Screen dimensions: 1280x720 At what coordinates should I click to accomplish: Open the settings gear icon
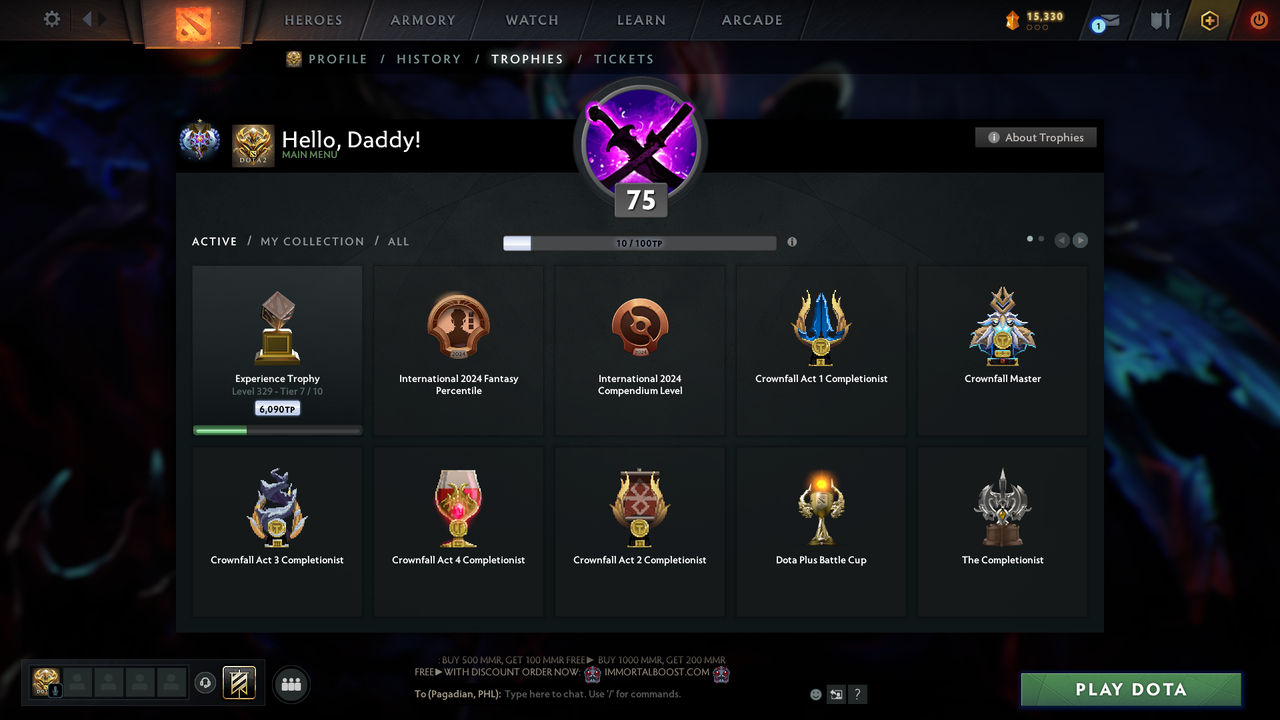[x=51, y=19]
